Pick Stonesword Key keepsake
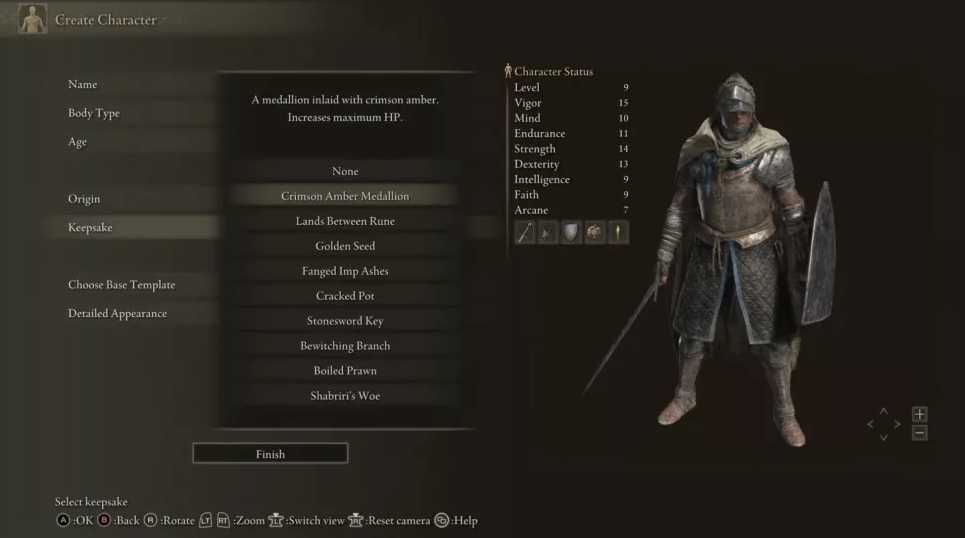This screenshot has height=538, width=965. (345, 321)
